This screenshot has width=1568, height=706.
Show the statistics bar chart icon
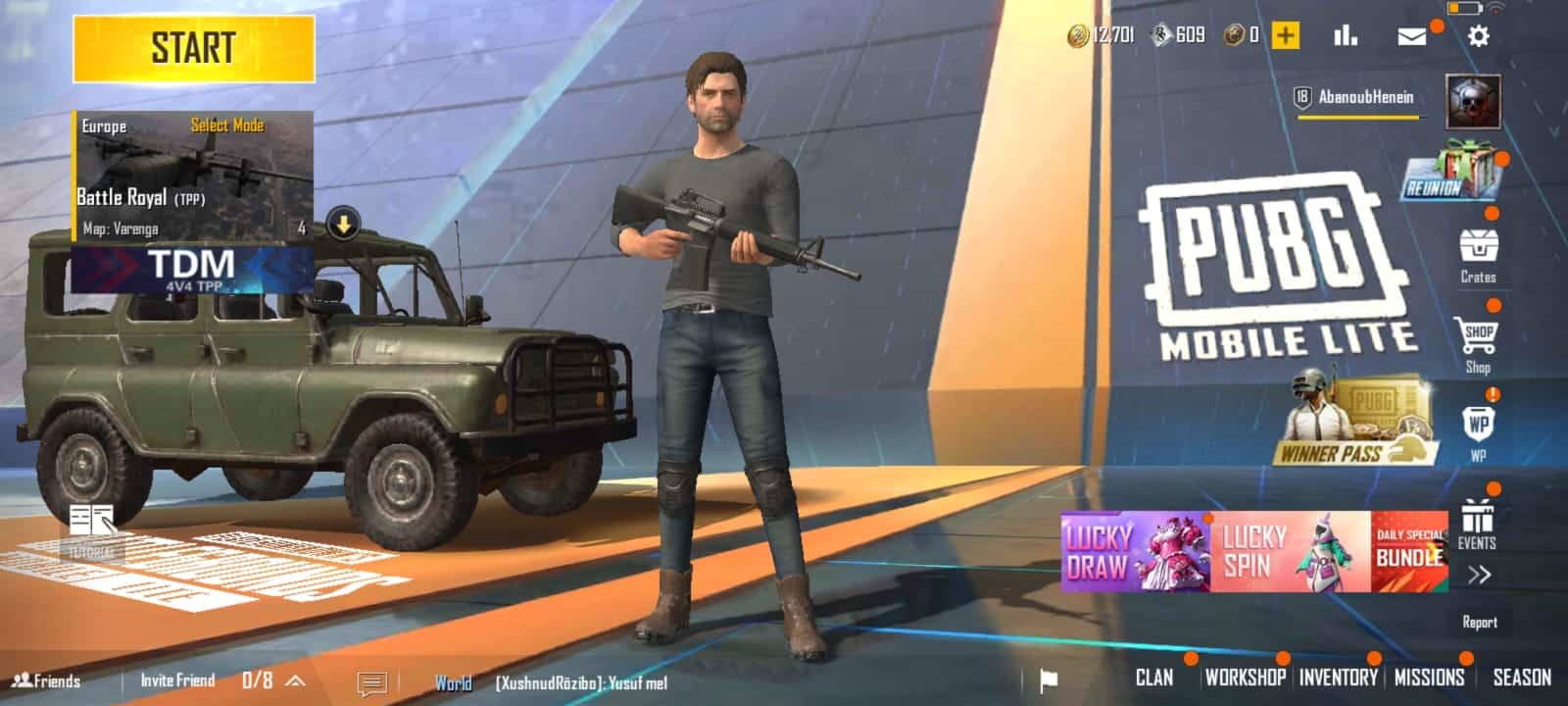pos(1346,36)
